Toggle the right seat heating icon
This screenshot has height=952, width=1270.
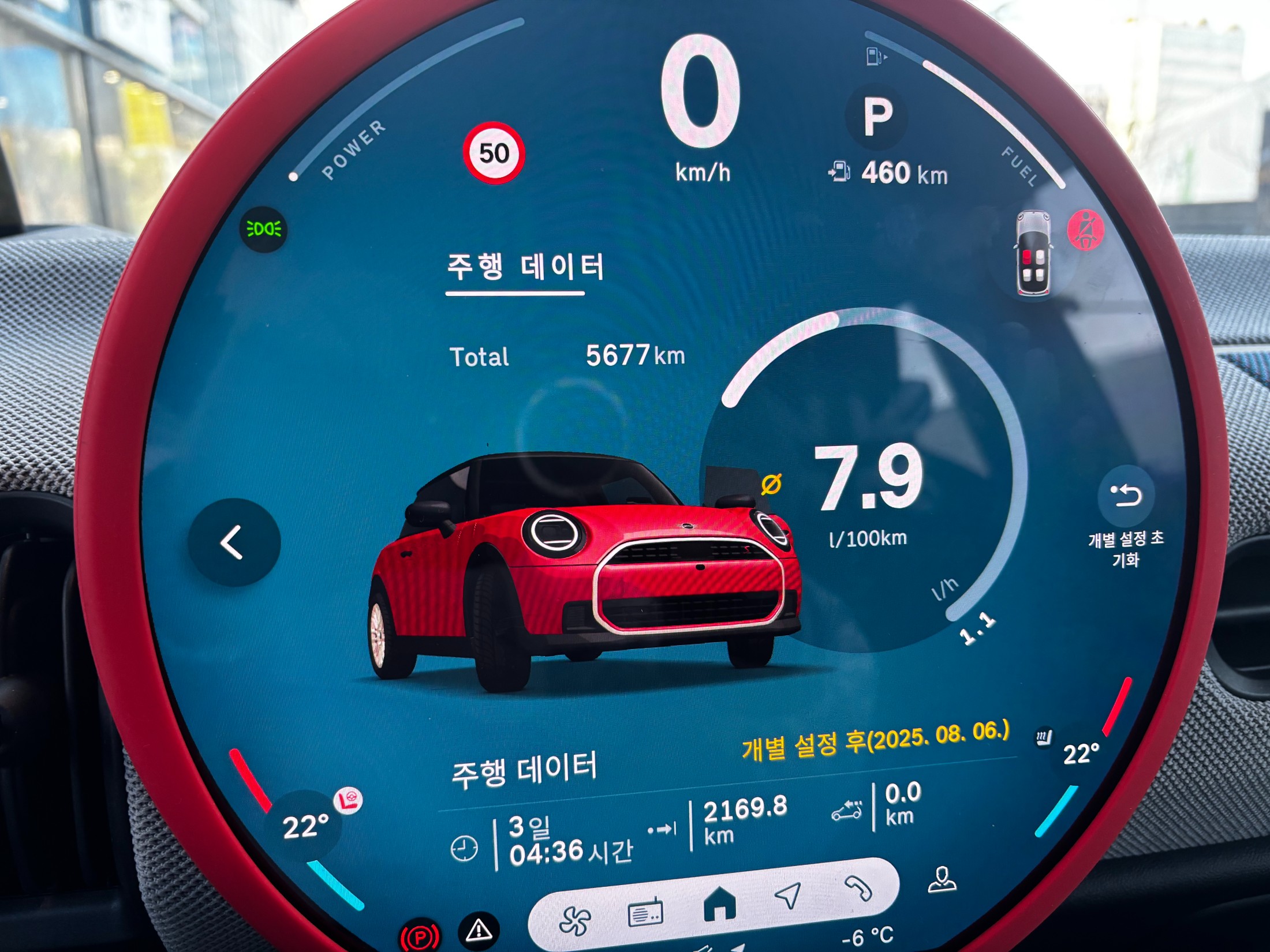point(1044,737)
